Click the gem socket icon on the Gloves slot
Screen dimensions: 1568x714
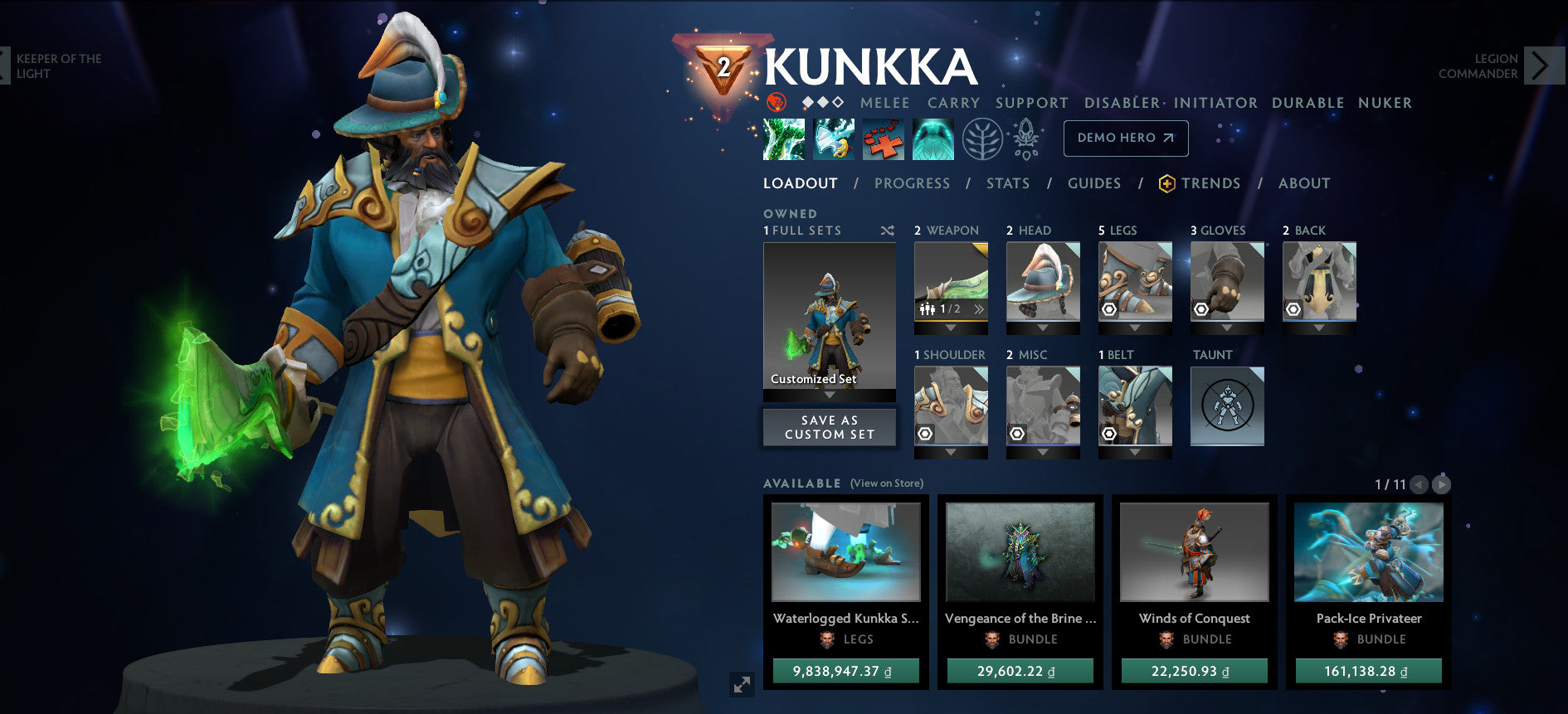(x=1201, y=309)
